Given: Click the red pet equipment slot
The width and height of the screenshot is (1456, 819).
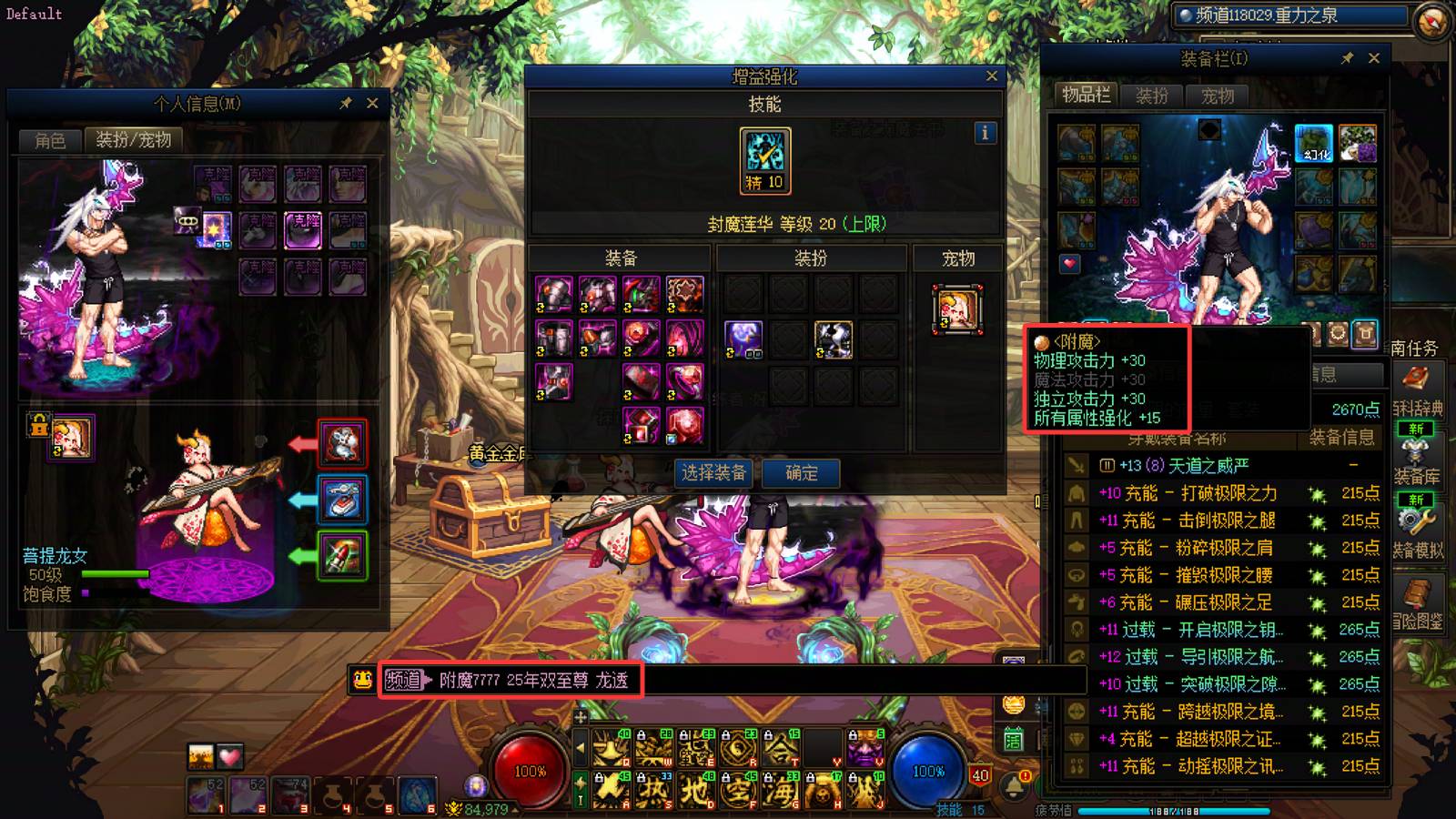Looking at the screenshot, I should tap(342, 444).
